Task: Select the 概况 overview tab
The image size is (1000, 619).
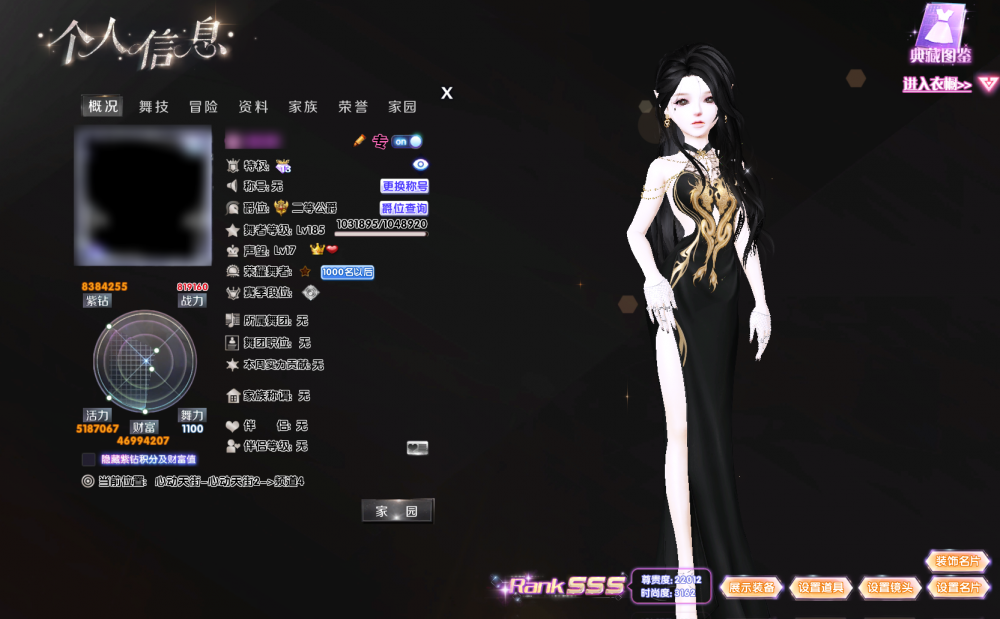Action: point(103,107)
